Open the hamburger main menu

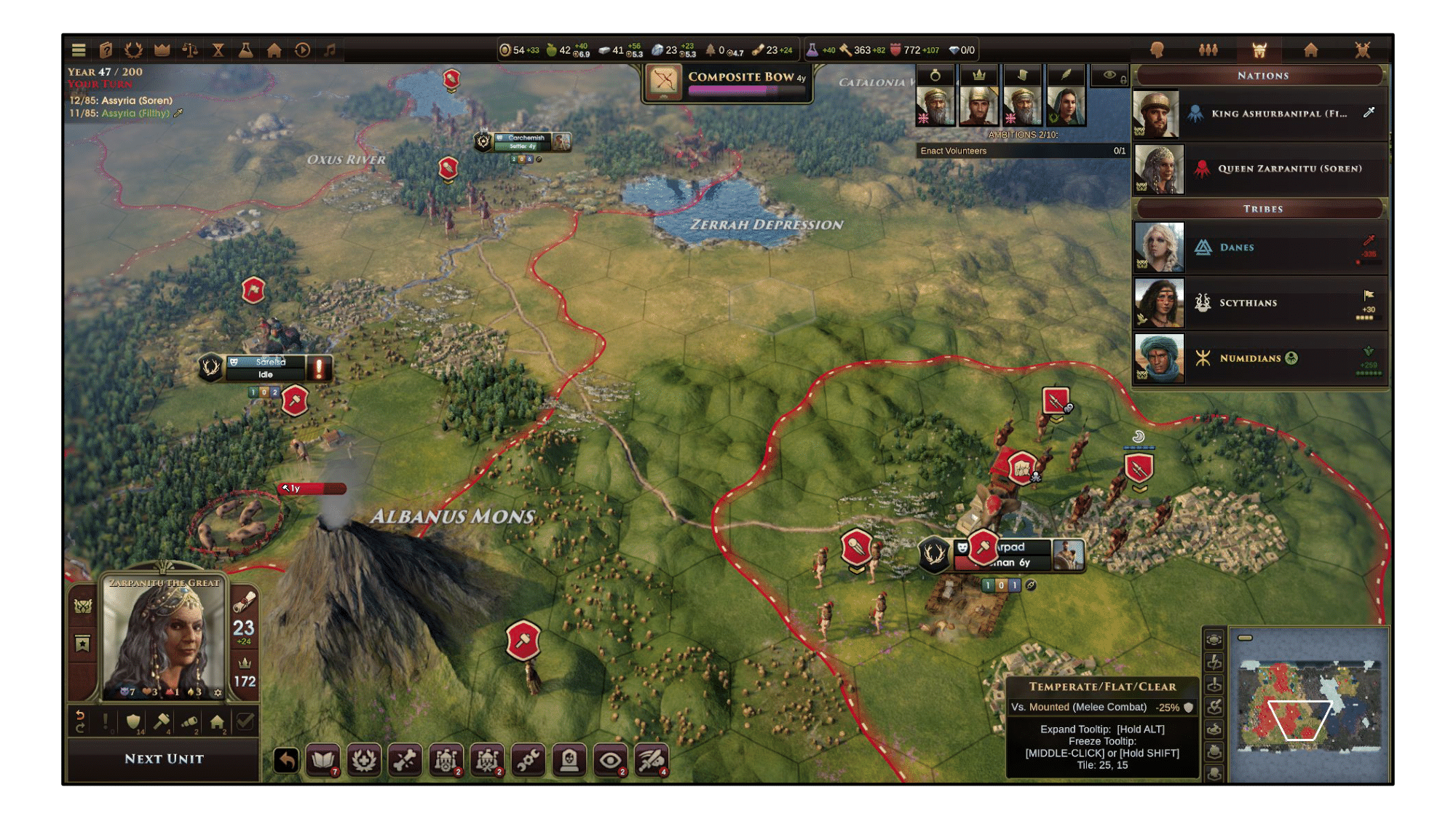79,50
